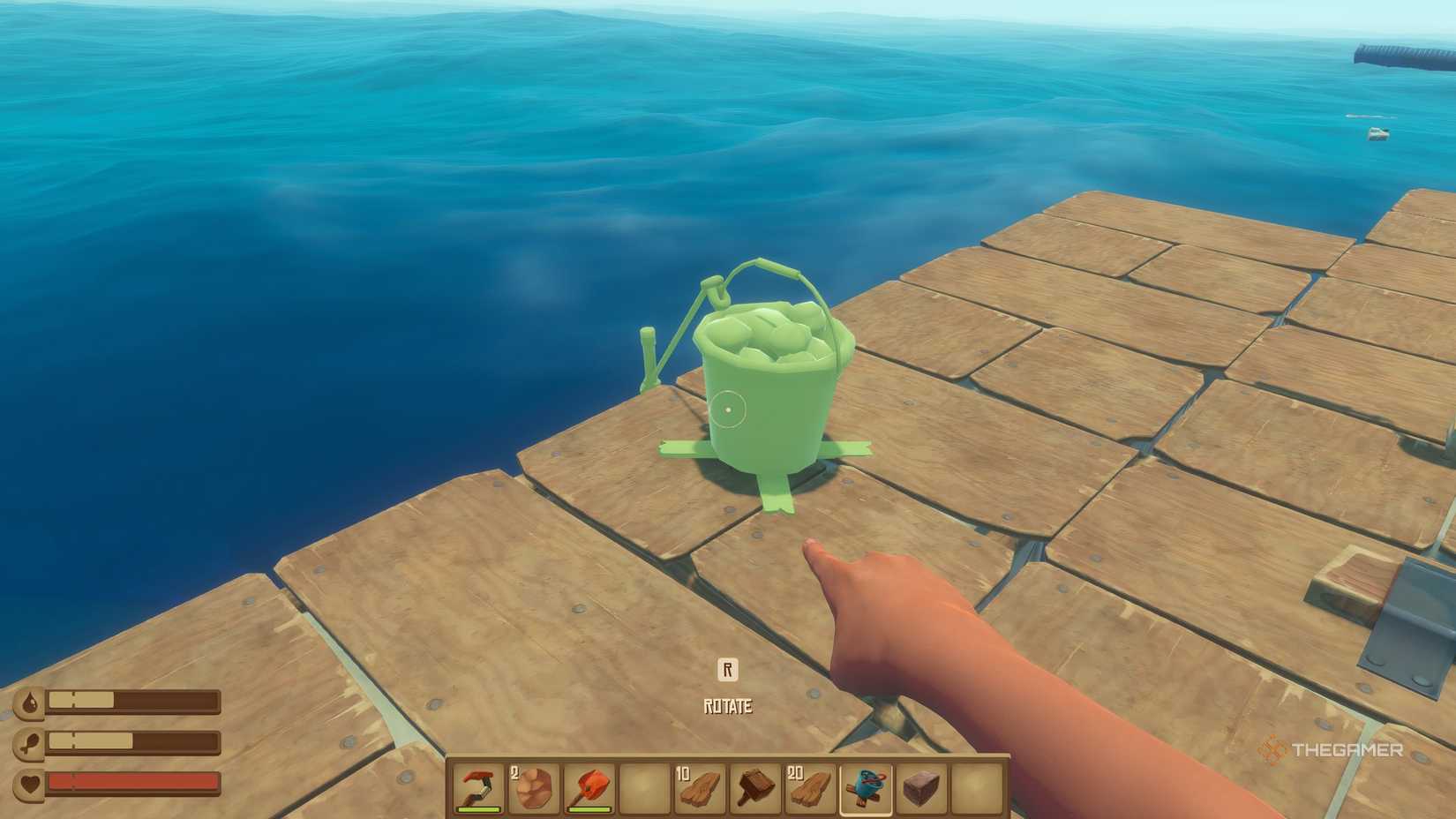This screenshot has width=1456, height=819.
Task: Click the health heart icon
Action: coord(29,782)
